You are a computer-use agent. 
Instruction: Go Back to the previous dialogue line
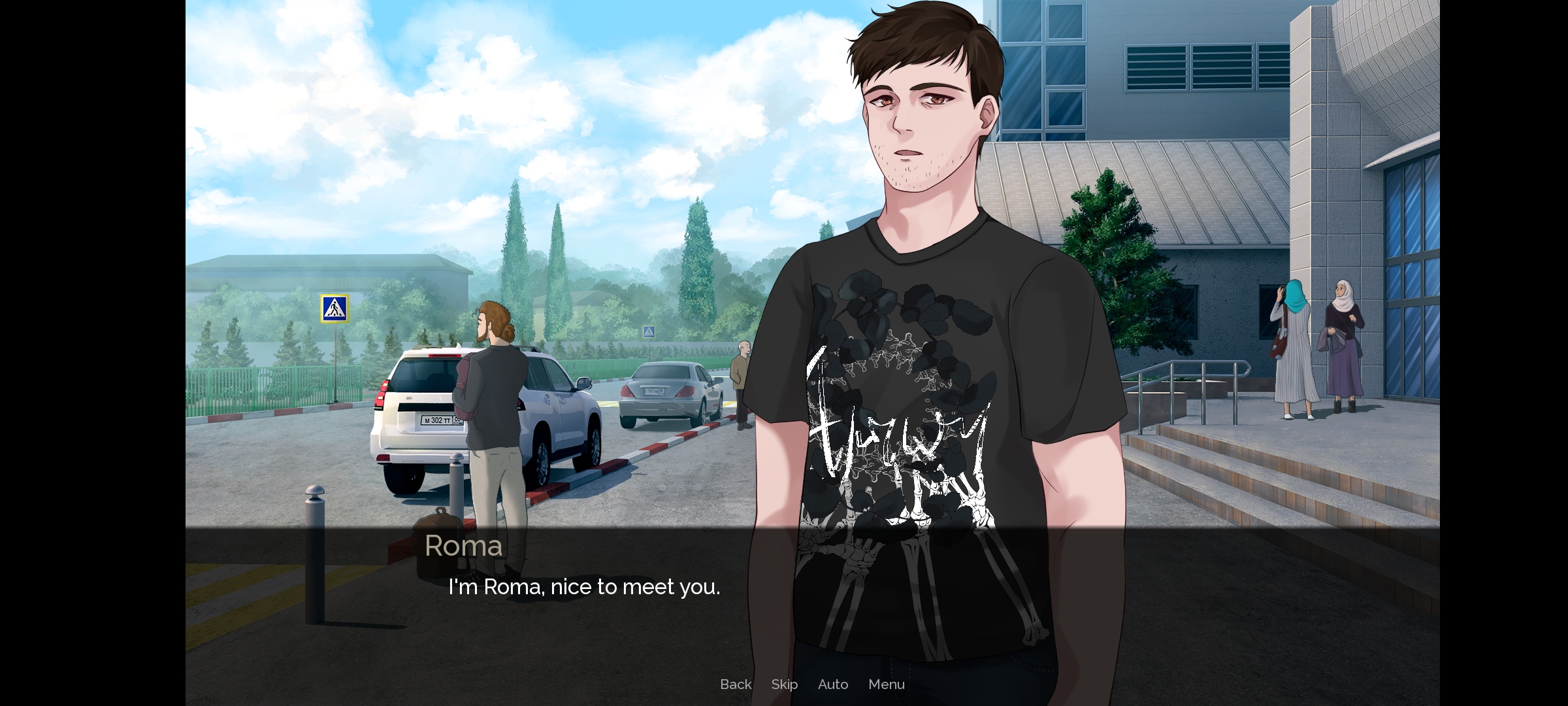pos(736,684)
